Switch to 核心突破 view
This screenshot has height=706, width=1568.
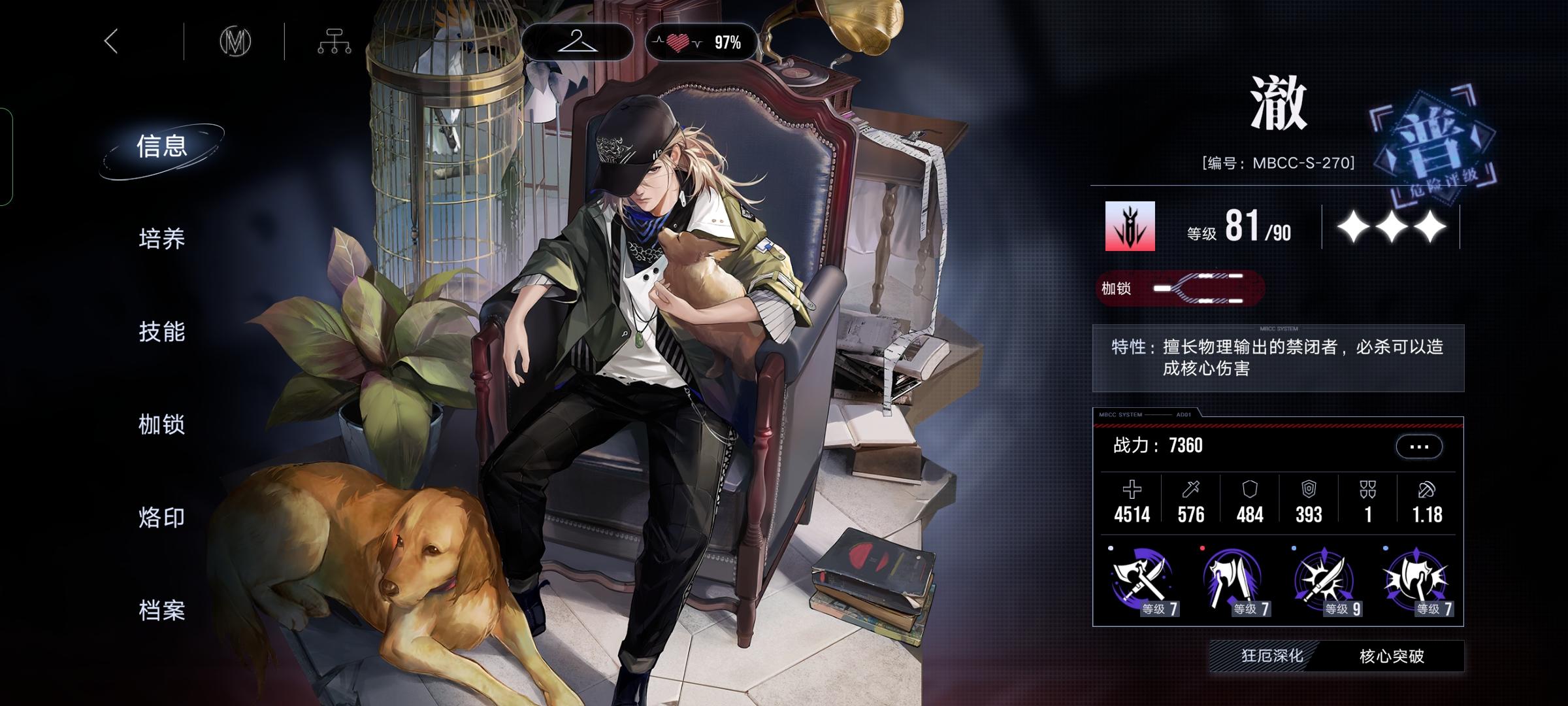pyautogui.click(x=1392, y=656)
